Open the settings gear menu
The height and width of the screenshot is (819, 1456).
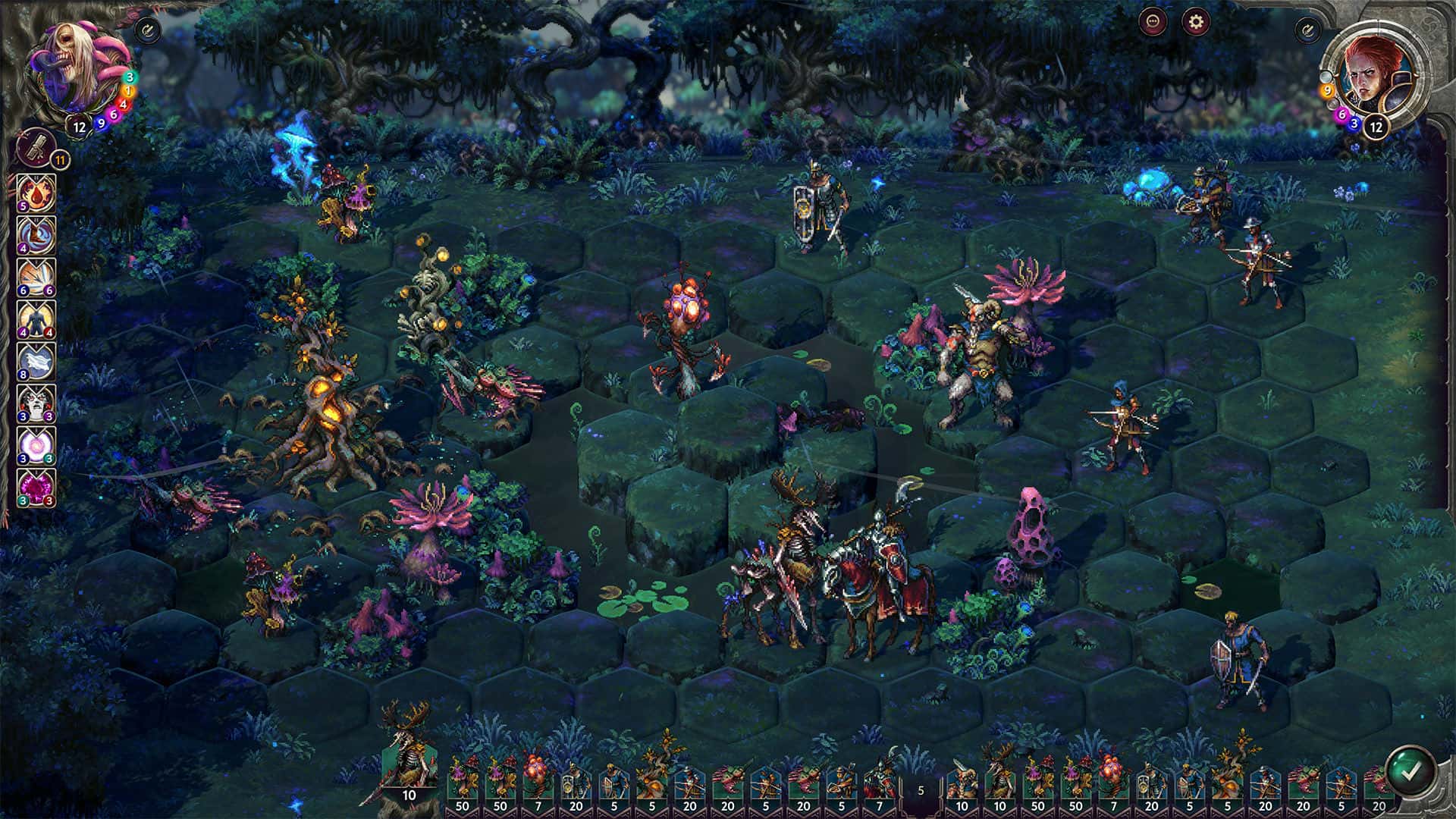click(x=1196, y=23)
